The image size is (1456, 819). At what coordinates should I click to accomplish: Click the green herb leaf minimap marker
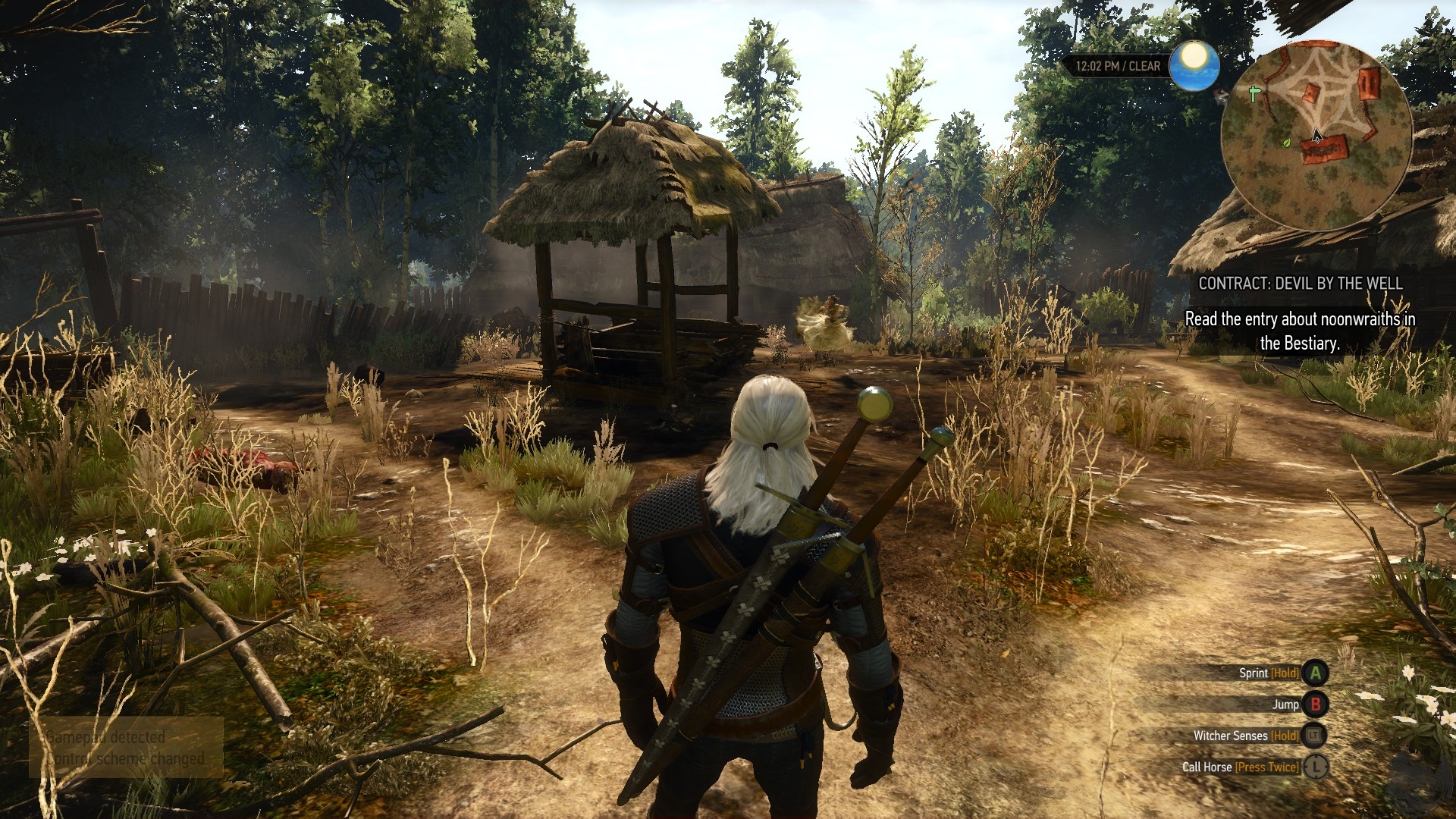(x=1286, y=142)
